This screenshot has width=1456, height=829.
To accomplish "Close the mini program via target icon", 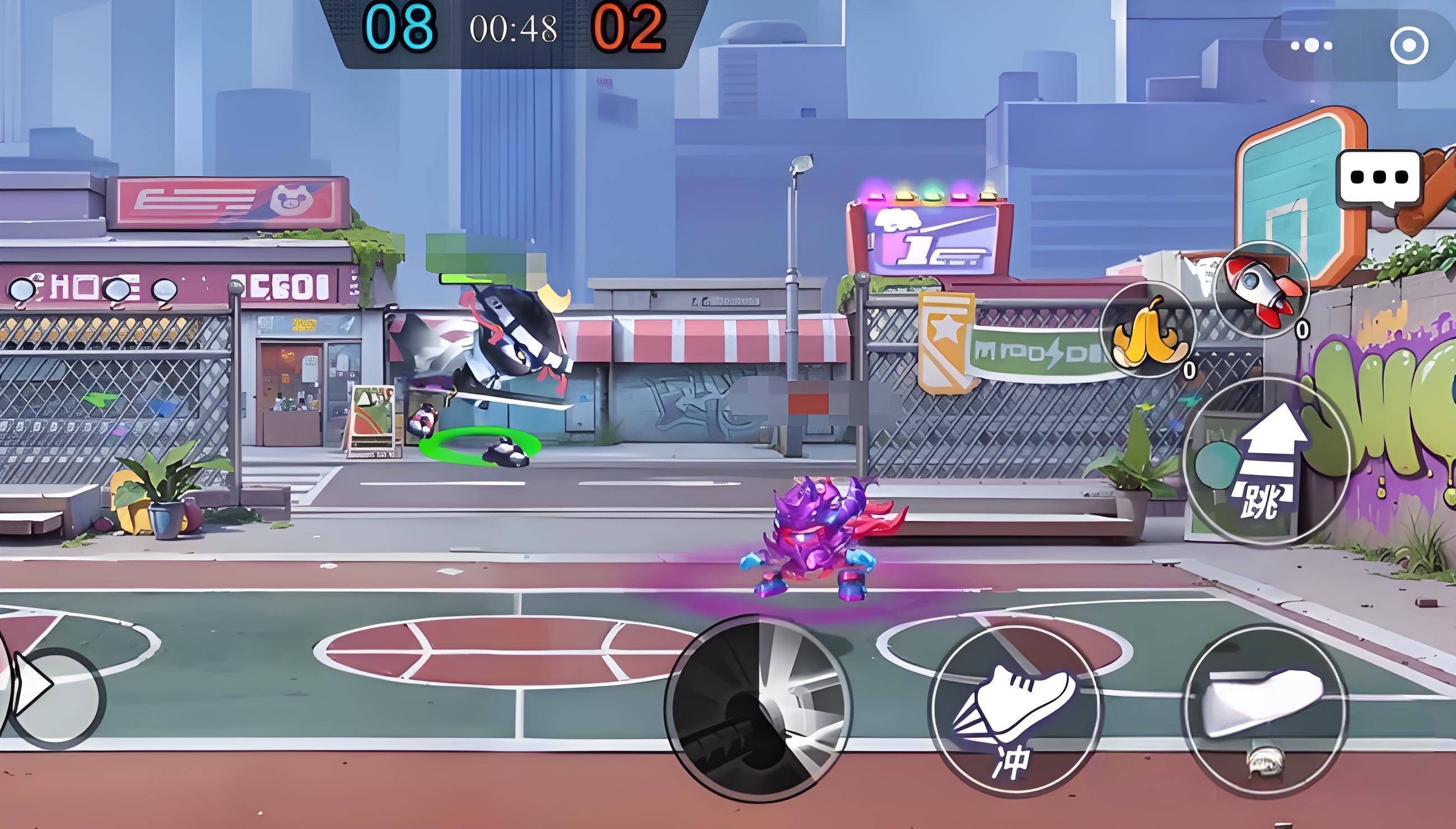I will (x=1408, y=45).
